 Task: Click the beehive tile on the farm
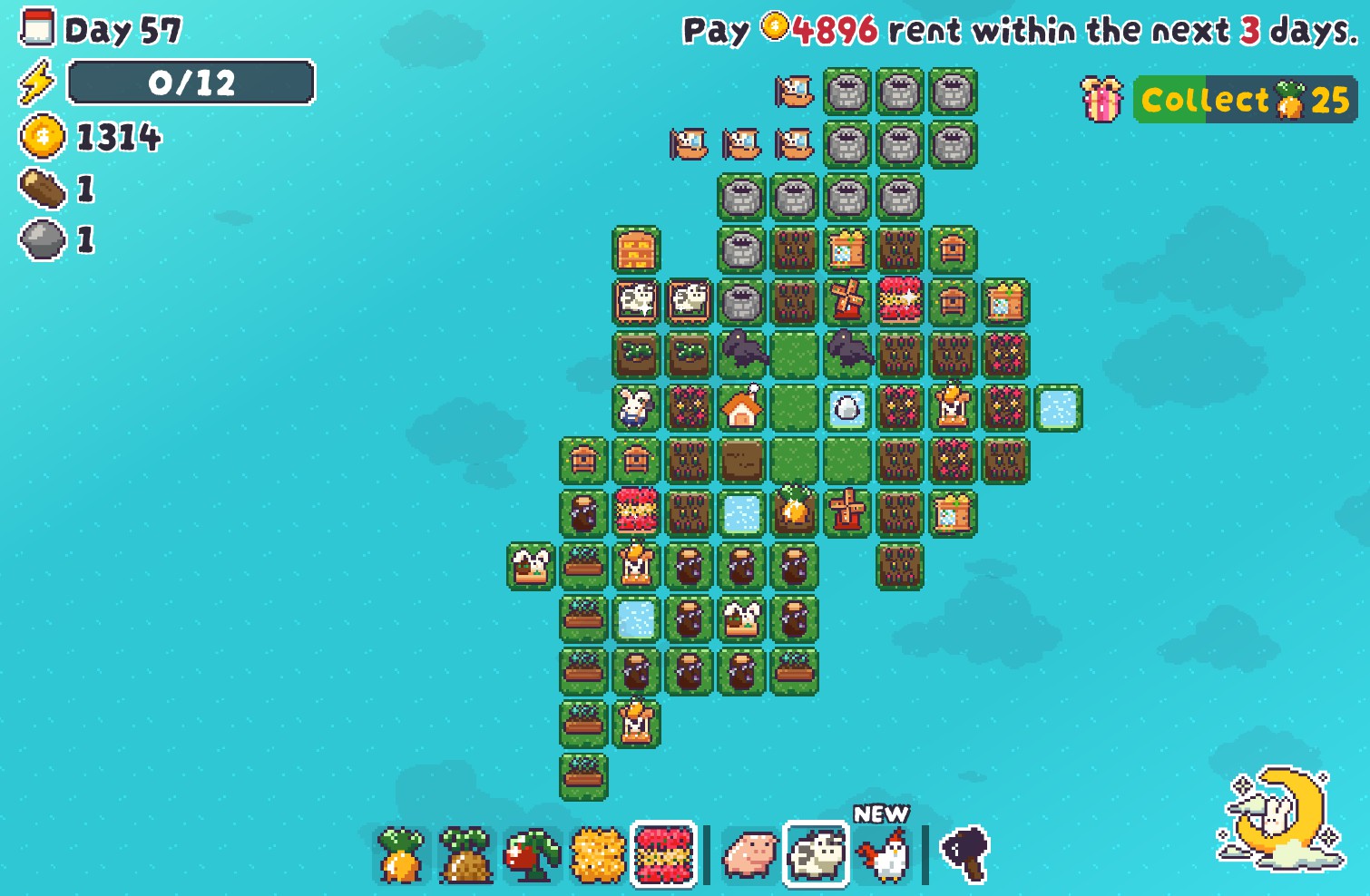954,249
